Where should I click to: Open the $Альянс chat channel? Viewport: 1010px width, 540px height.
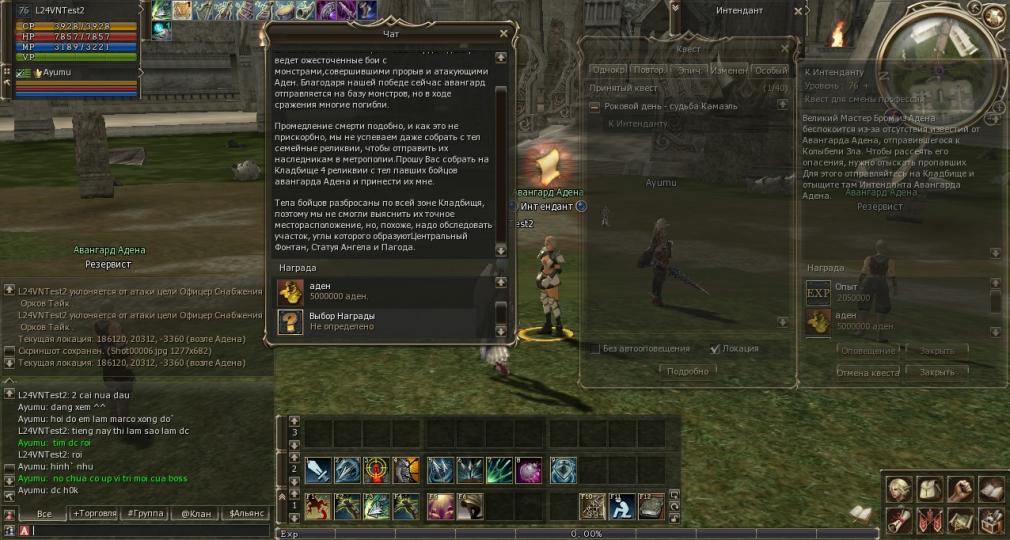[246, 513]
